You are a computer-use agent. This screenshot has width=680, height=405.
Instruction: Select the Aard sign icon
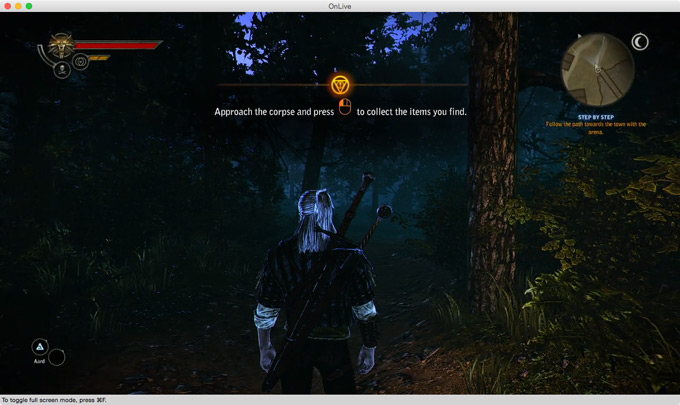pyautogui.click(x=41, y=347)
